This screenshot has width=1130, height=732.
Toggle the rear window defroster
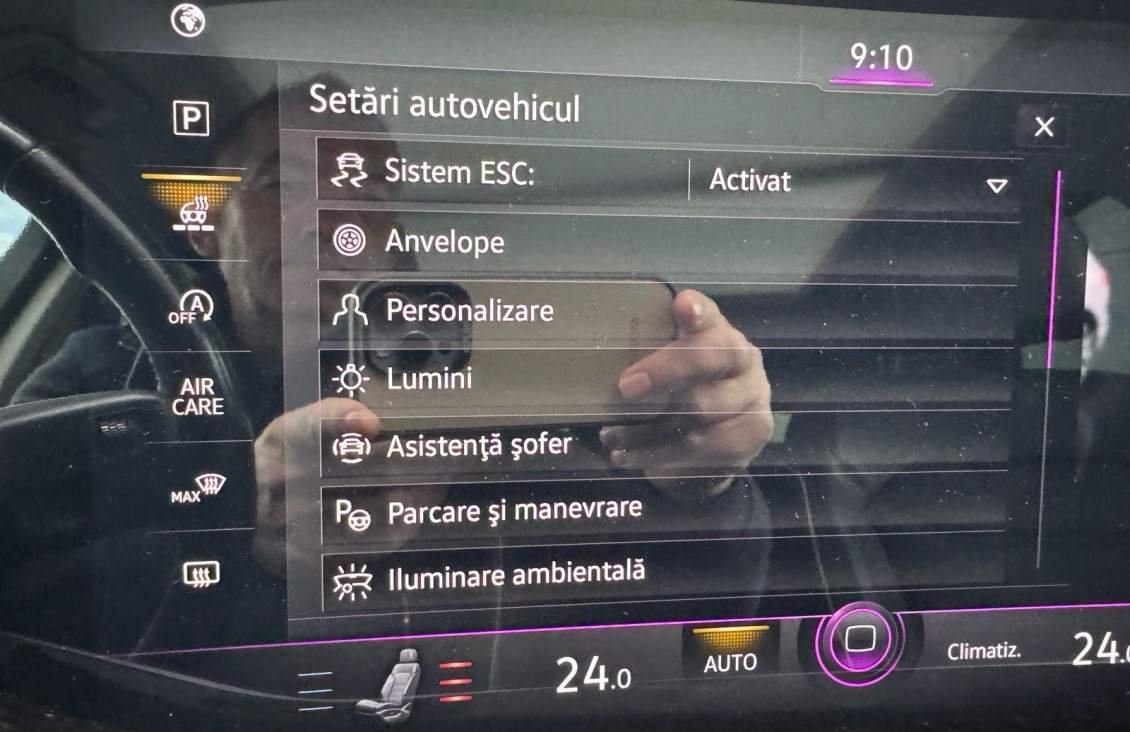[200, 574]
